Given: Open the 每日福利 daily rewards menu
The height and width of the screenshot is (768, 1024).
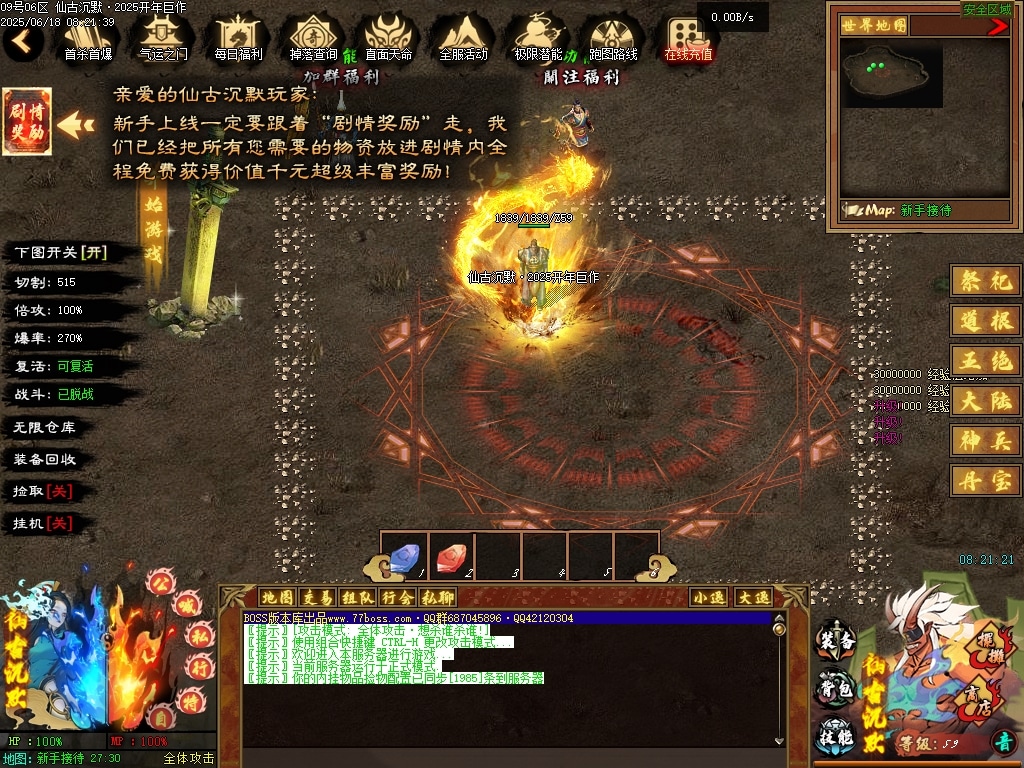Looking at the screenshot, I should coord(239,38).
